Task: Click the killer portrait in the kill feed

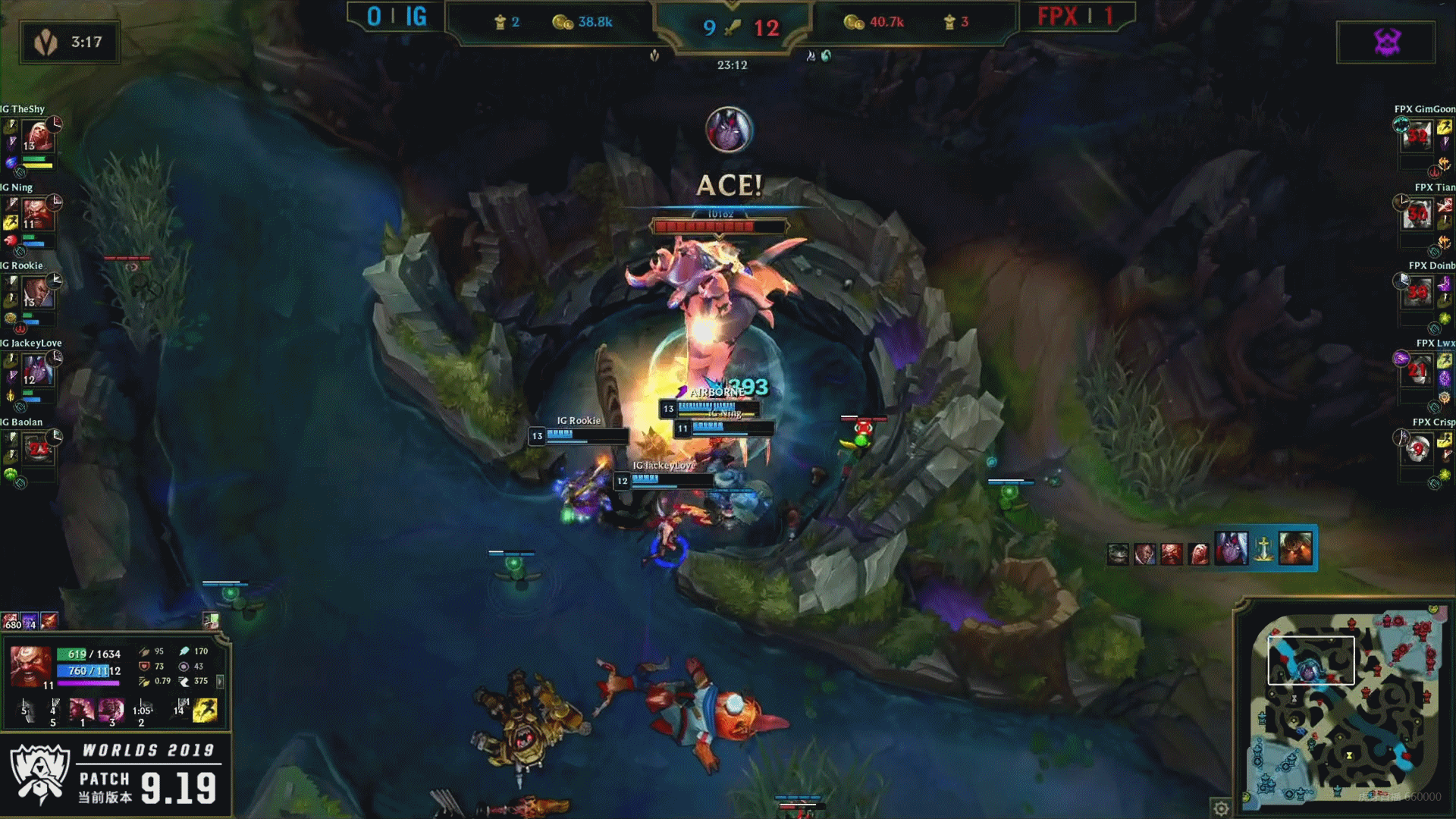Action: 1231,548
